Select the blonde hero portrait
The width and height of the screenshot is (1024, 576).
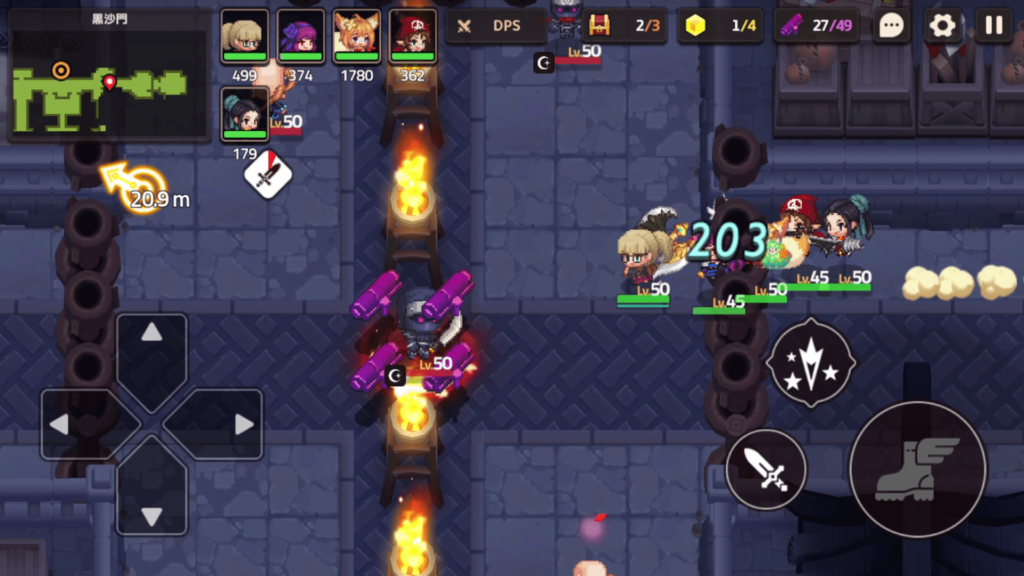(244, 38)
